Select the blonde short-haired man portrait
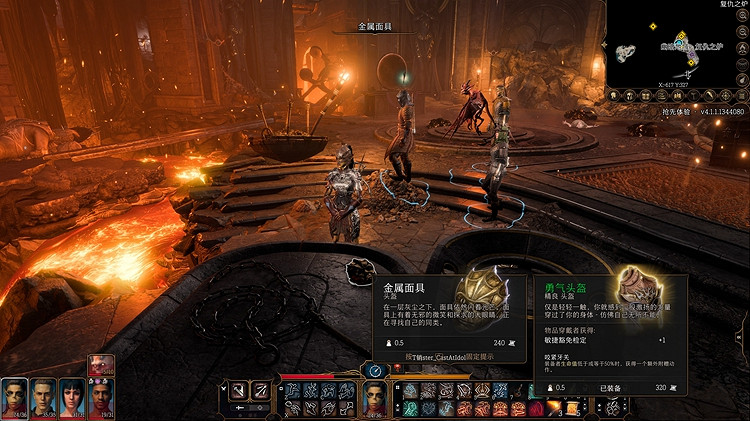Viewport: 750px width, 421px height. click(42, 397)
